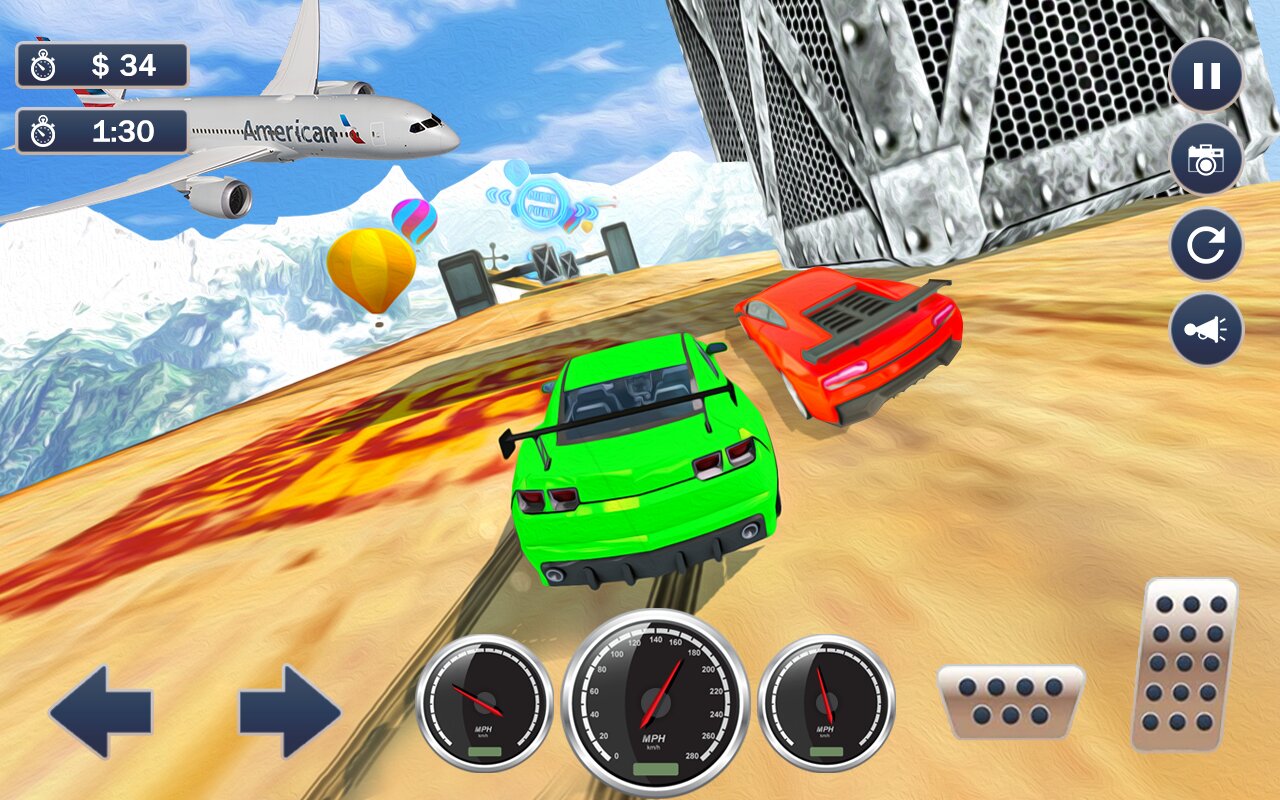1280x800 pixels.
Task: Pause the game
Action: pos(1206,76)
